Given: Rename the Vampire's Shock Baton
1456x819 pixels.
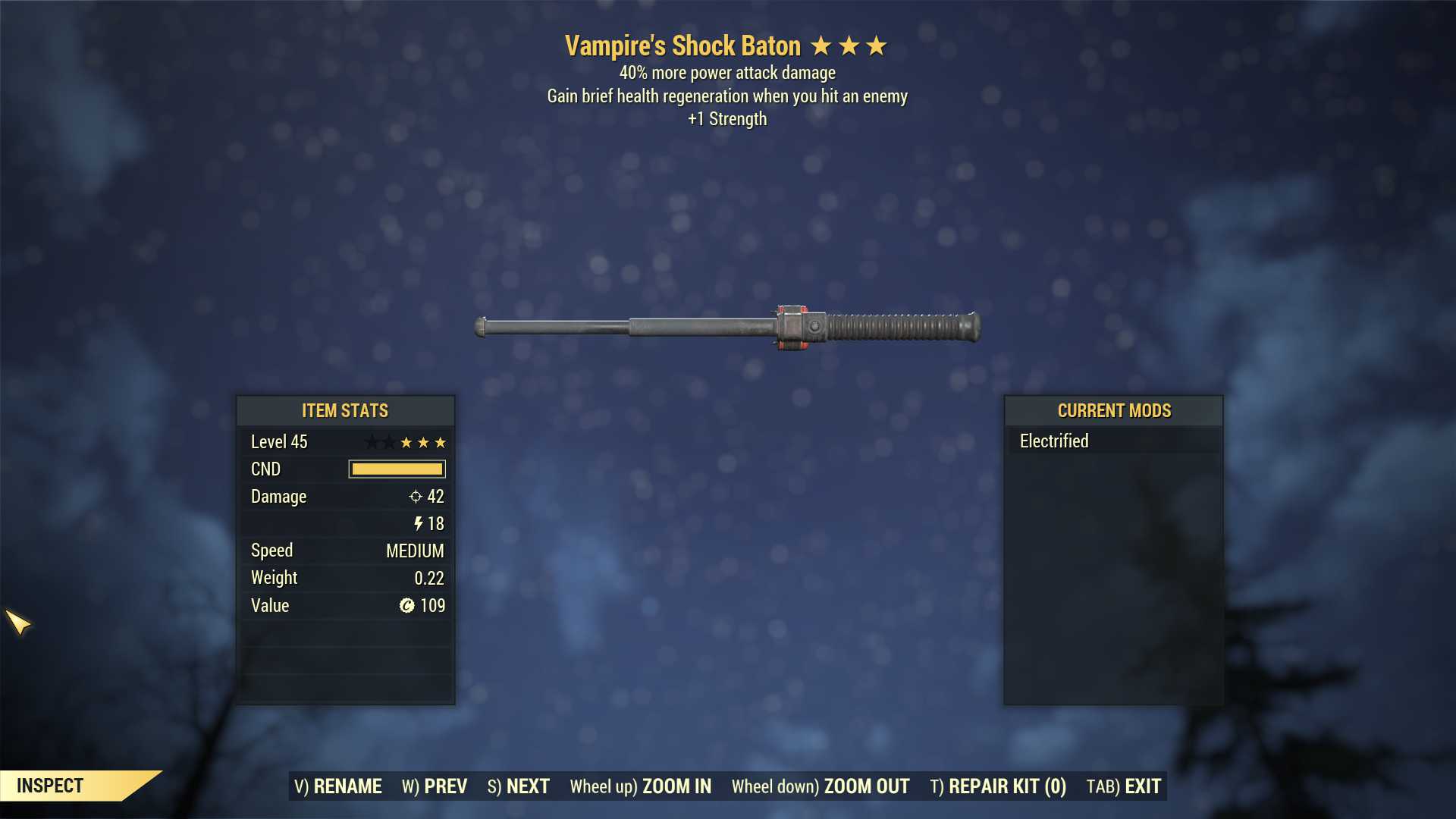Looking at the screenshot, I should (x=338, y=786).
